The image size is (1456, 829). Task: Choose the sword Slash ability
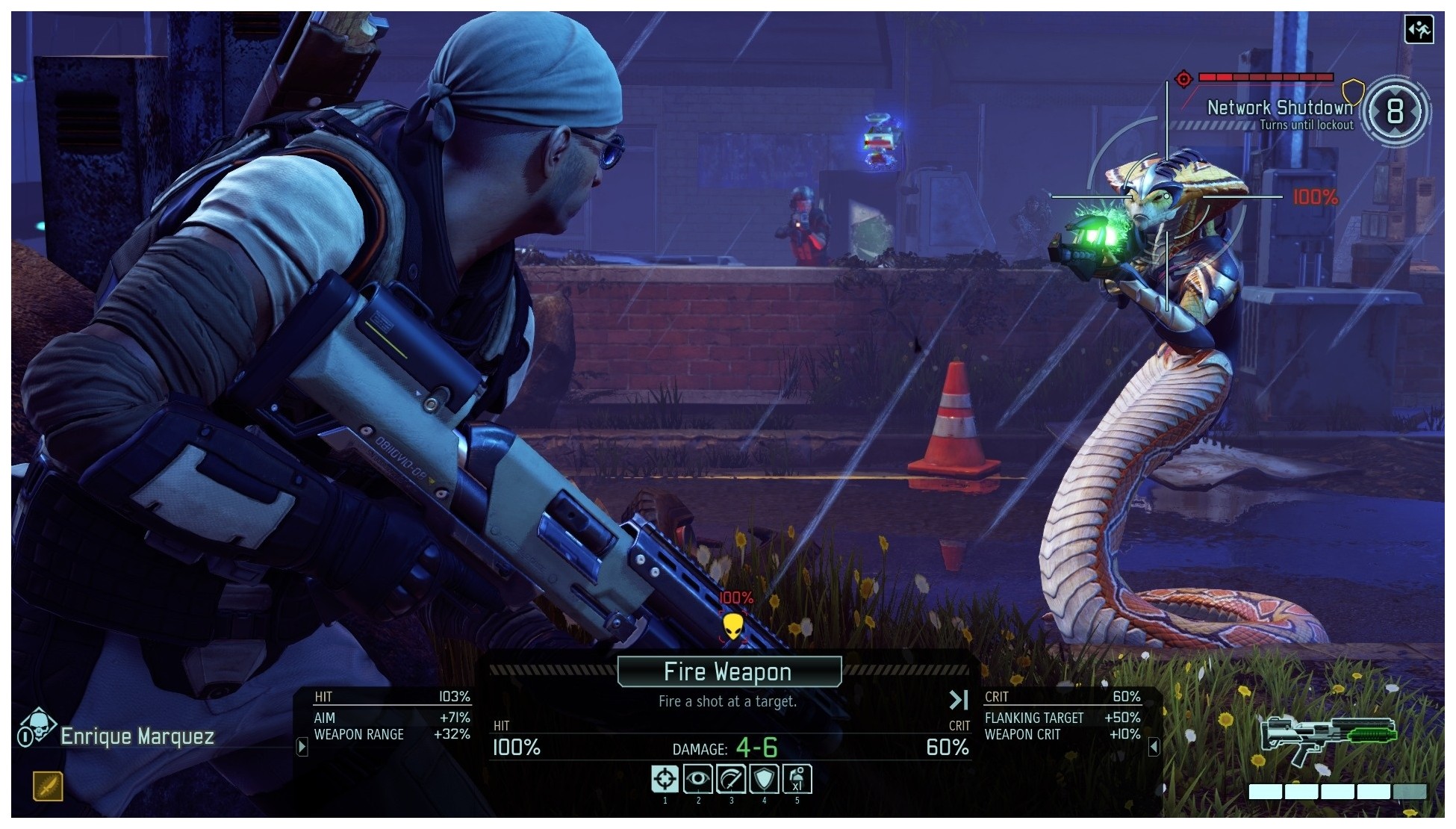(731, 779)
